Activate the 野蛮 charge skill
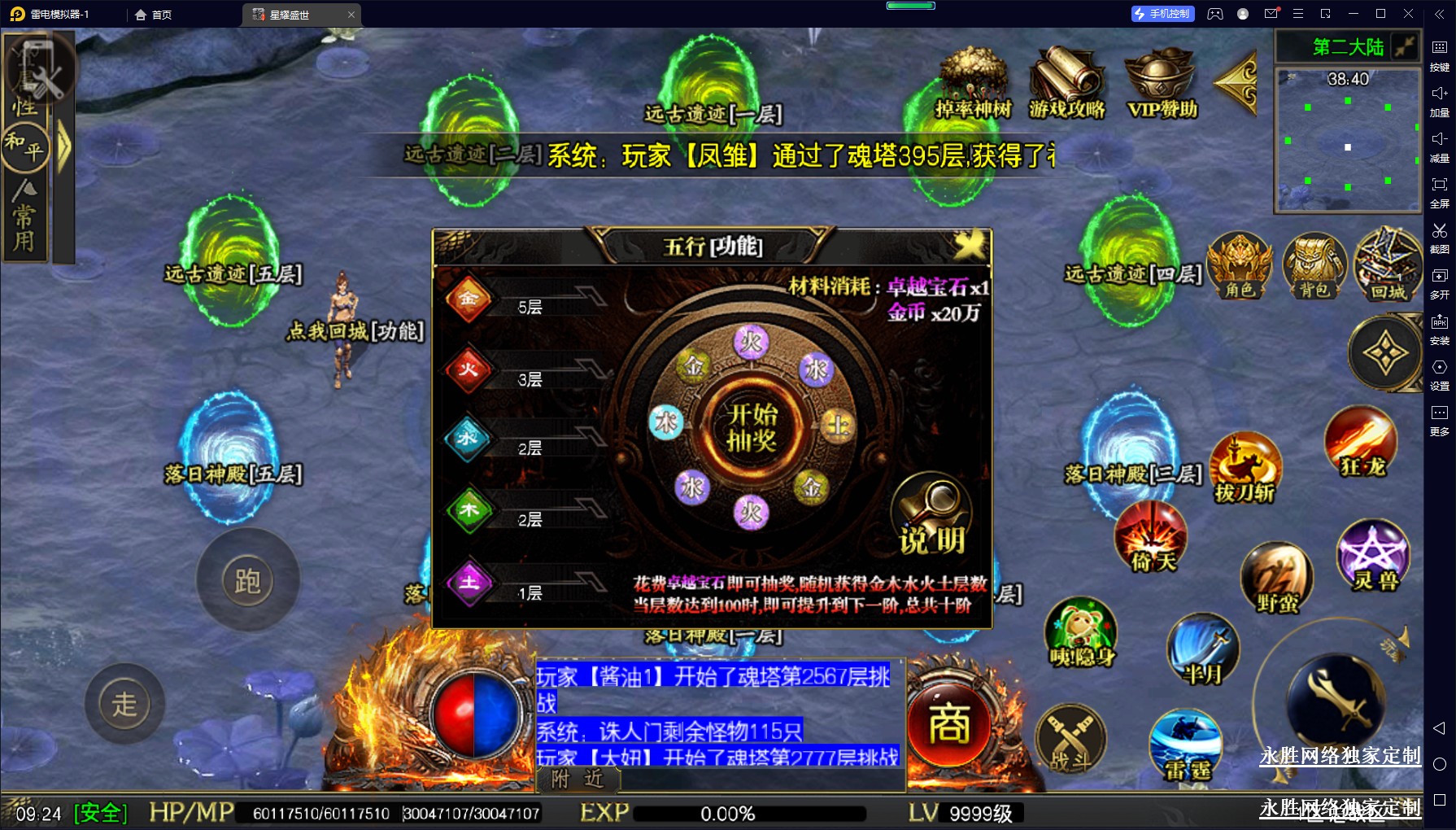The width and height of the screenshot is (1456, 830). point(1276,578)
